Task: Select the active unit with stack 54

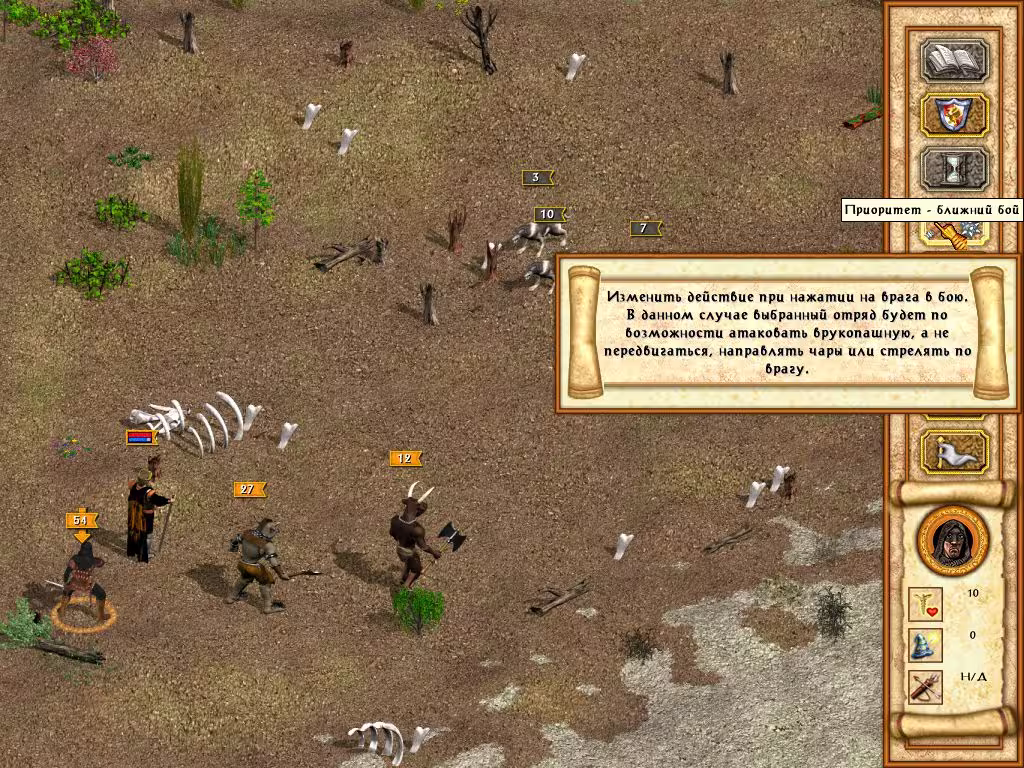Action: [x=83, y=580]
